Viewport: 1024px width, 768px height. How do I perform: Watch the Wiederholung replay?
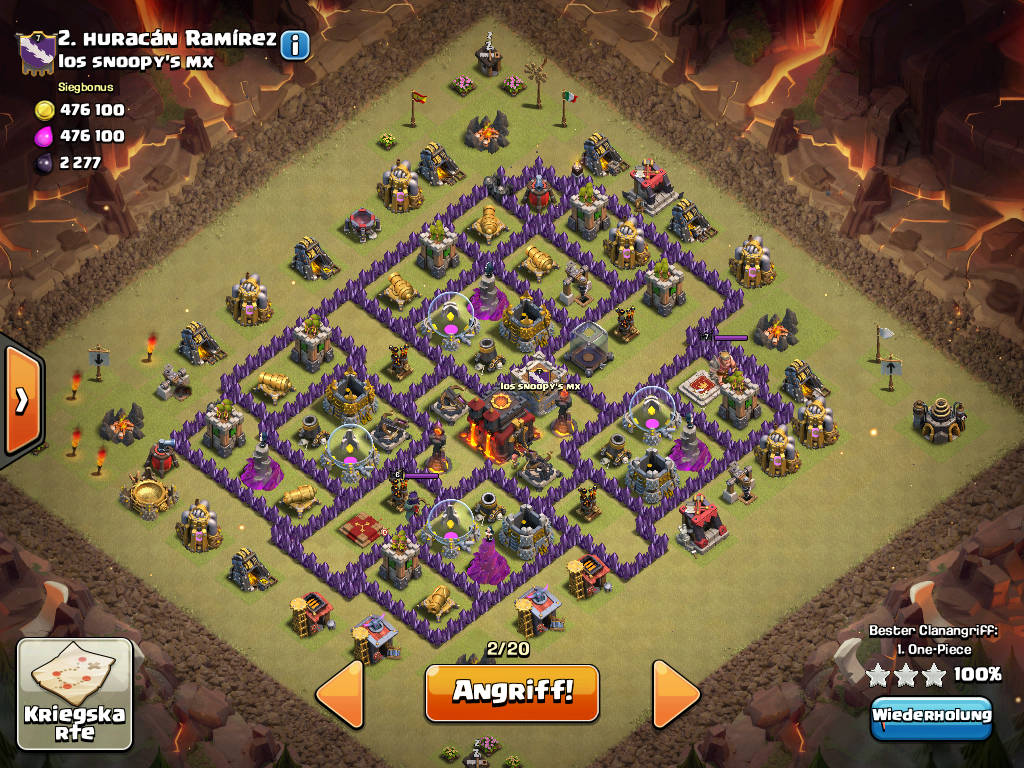tap(931, 716)
